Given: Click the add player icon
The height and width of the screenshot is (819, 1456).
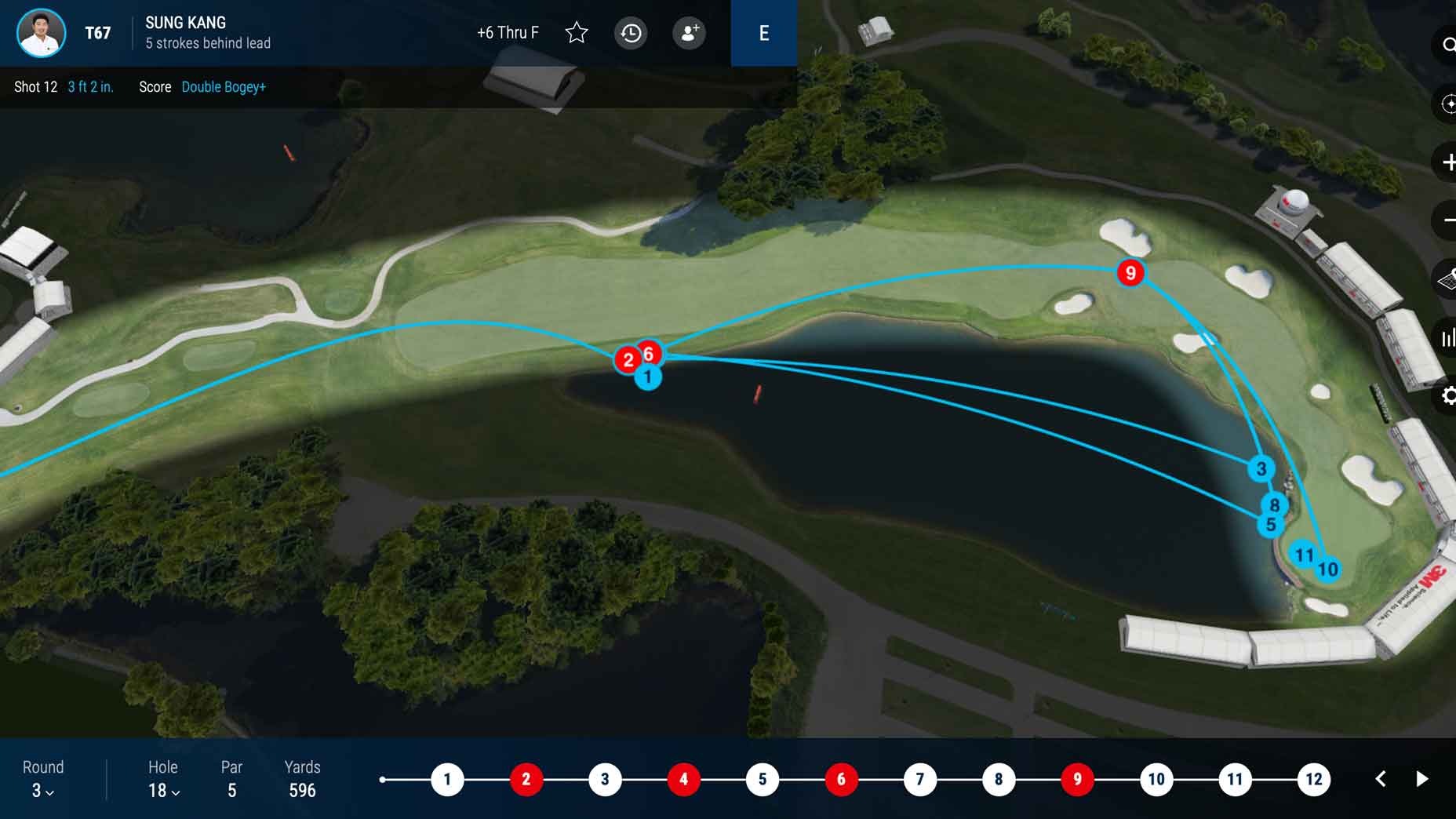Looking at the screenshot, I should pos(689,33).
